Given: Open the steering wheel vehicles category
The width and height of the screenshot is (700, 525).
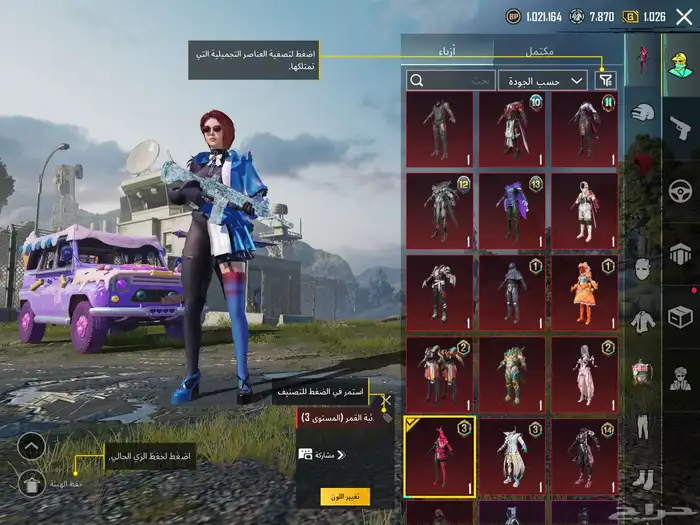Looking at the screenshot, I should coord(681,190).
